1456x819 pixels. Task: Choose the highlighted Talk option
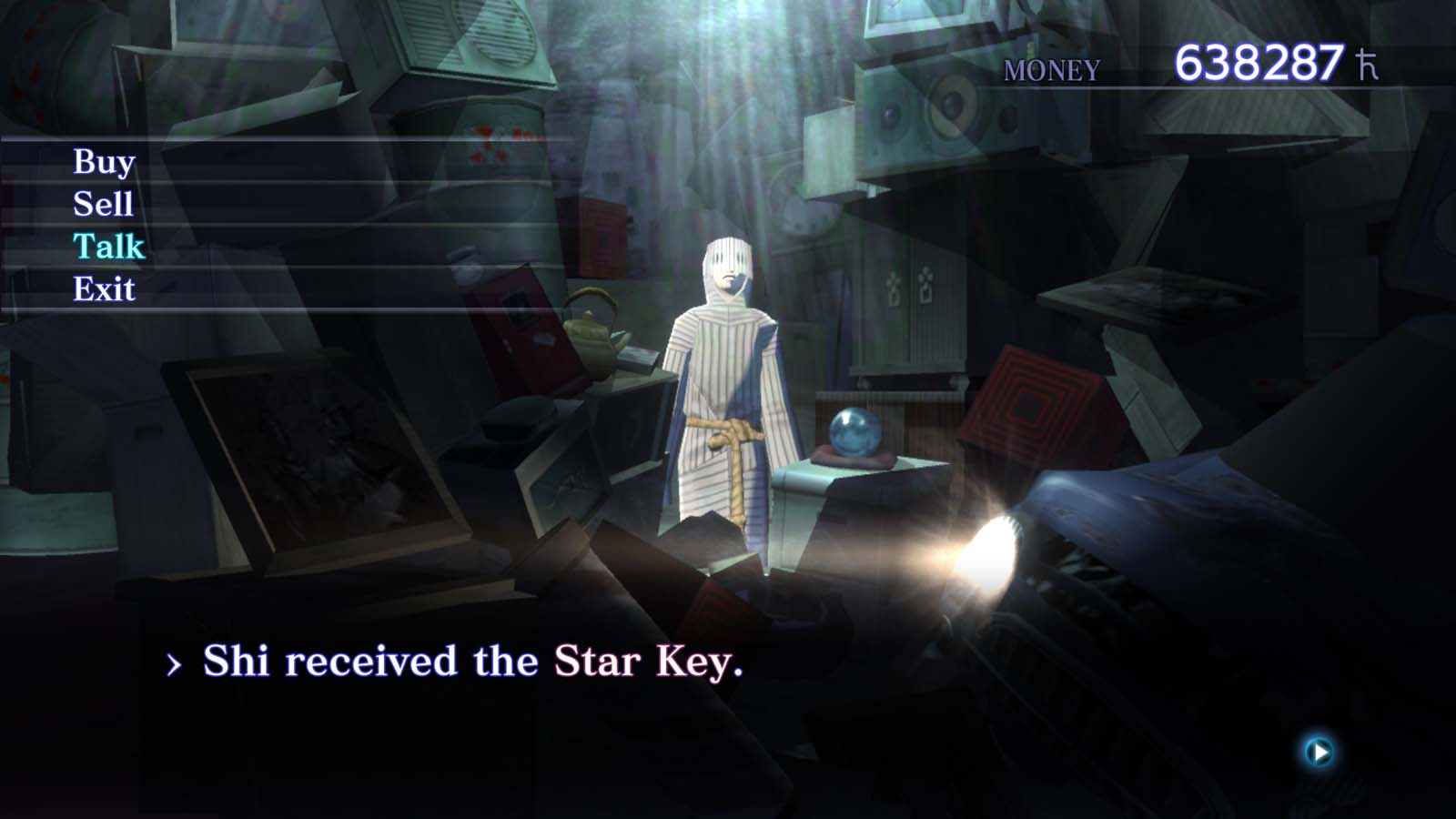pyautogui.click(x=107, y=247)
